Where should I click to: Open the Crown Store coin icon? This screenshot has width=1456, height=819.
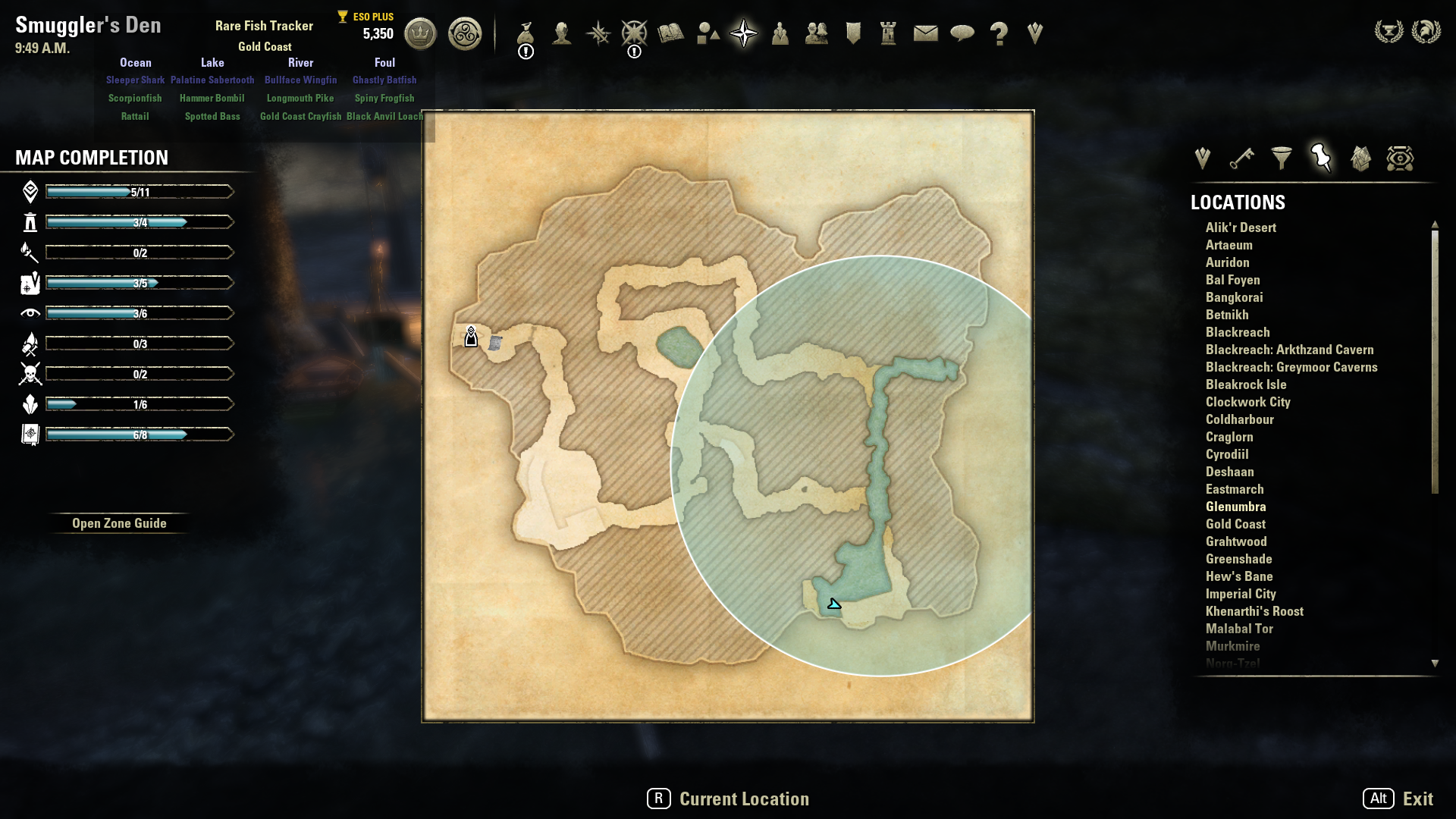(420, 33)
